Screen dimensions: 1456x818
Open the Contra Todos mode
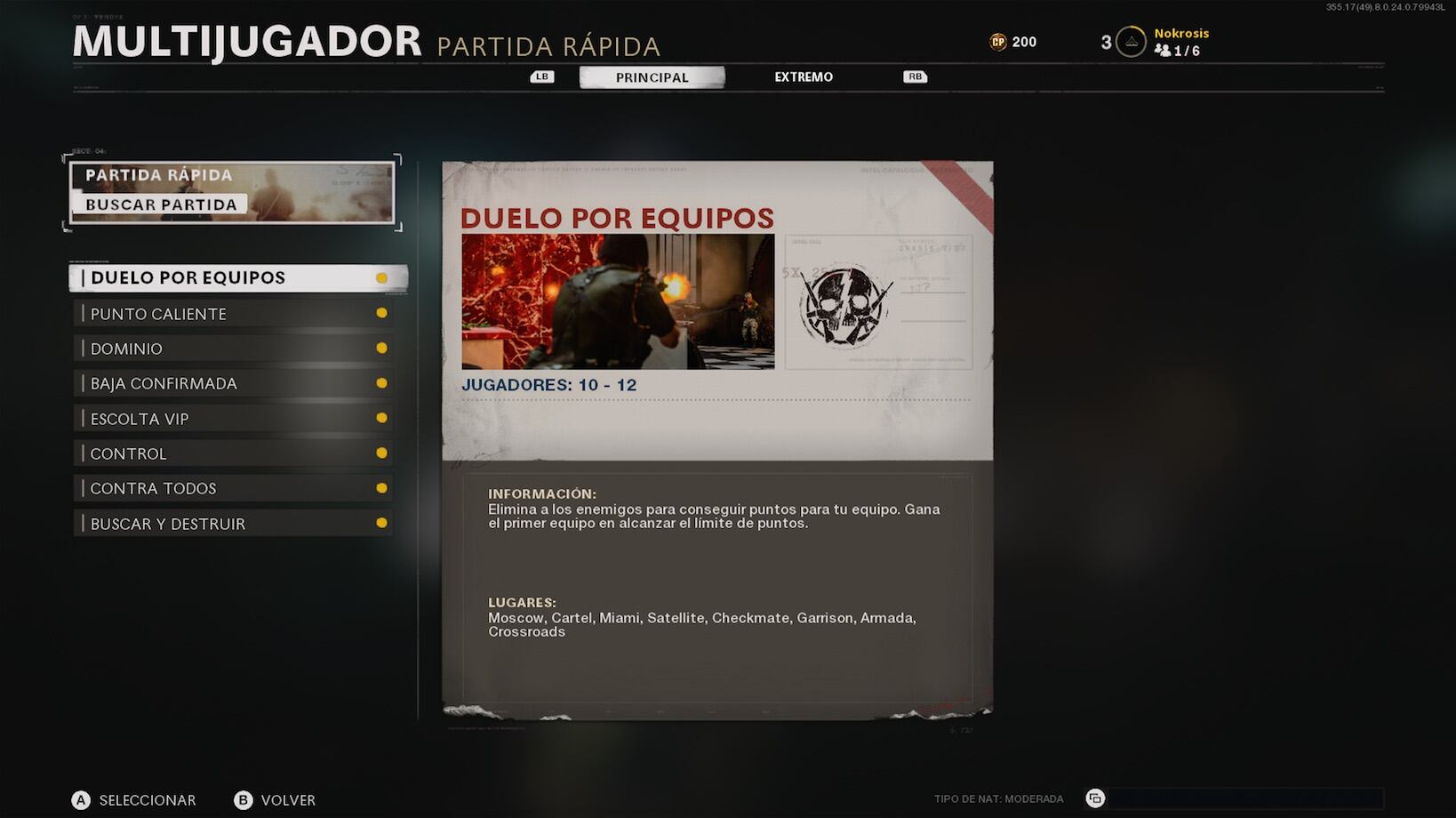point(234,488)
